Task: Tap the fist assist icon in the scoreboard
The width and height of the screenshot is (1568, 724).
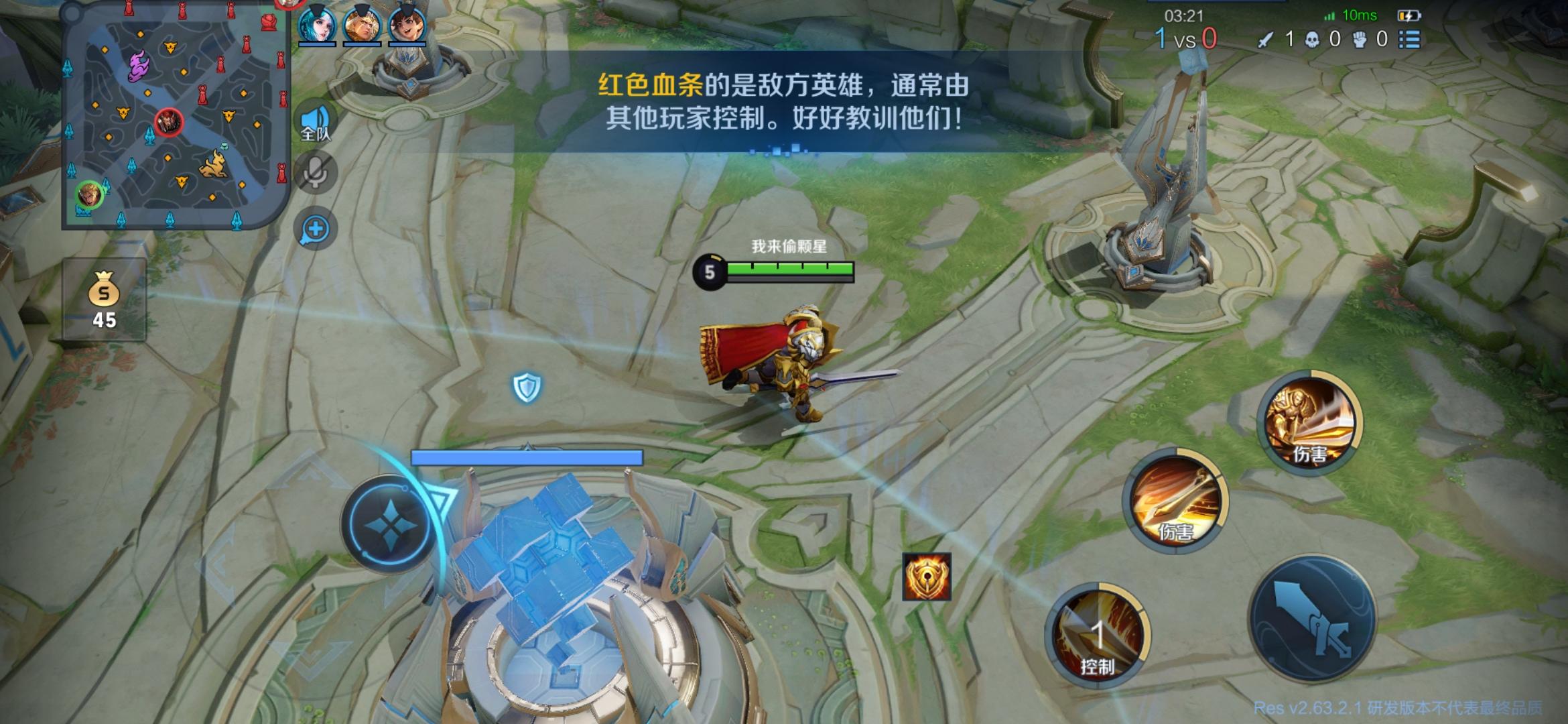Action: (x=1359, y=39)
